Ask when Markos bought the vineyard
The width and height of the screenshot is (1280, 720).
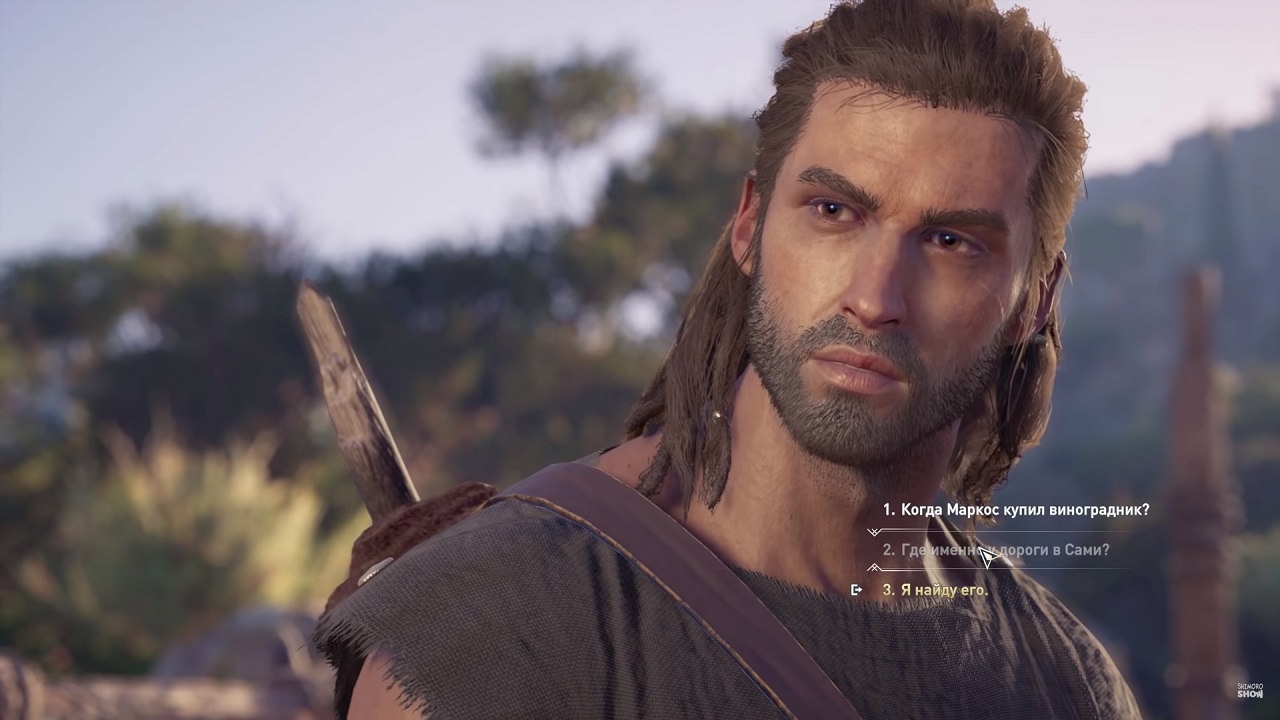click(x=1015, y=510)
